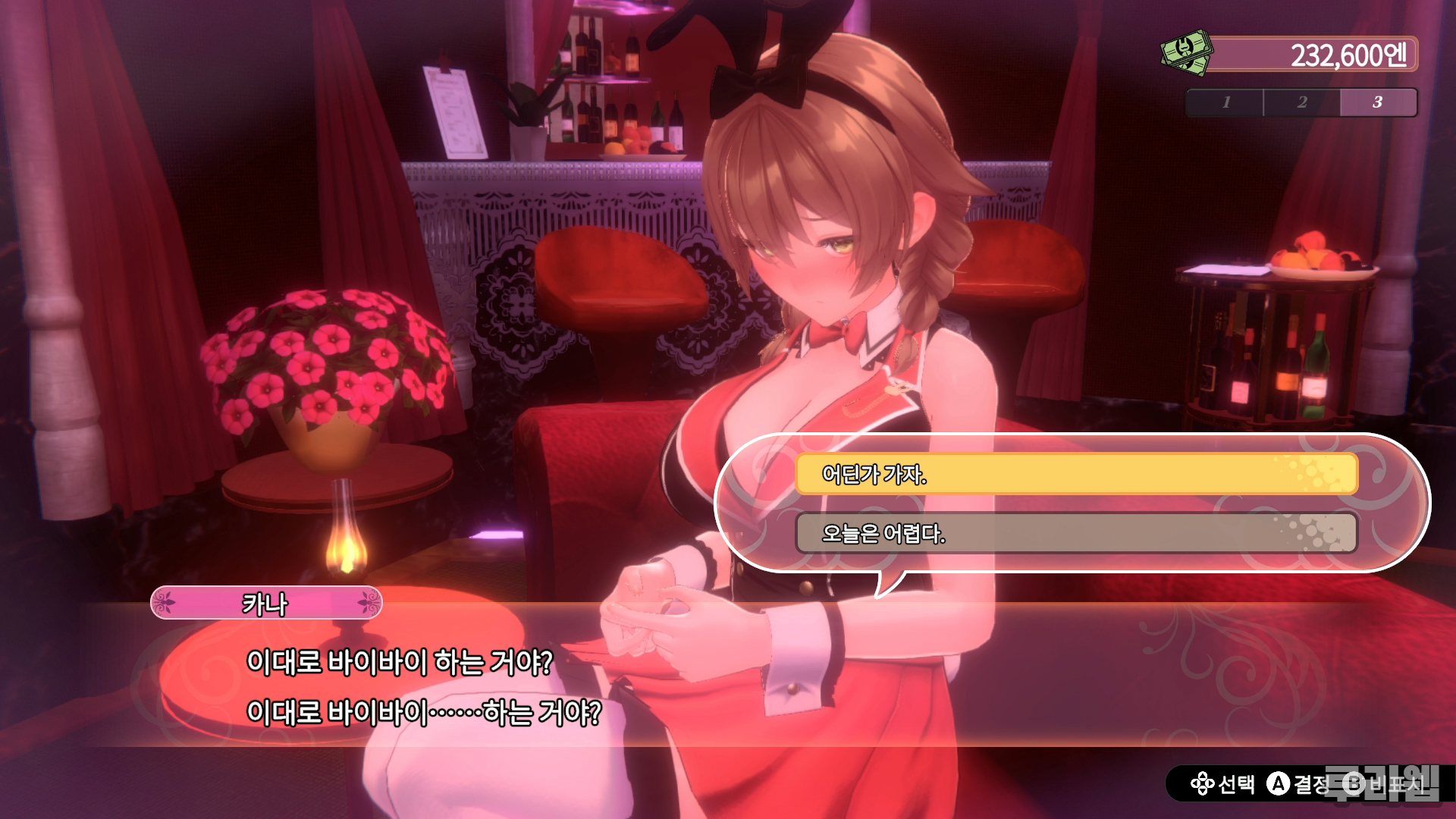Screen dimensions: 1456x819
Task: Switch to segment 1 of the counter
Action: click(1225, 102)
